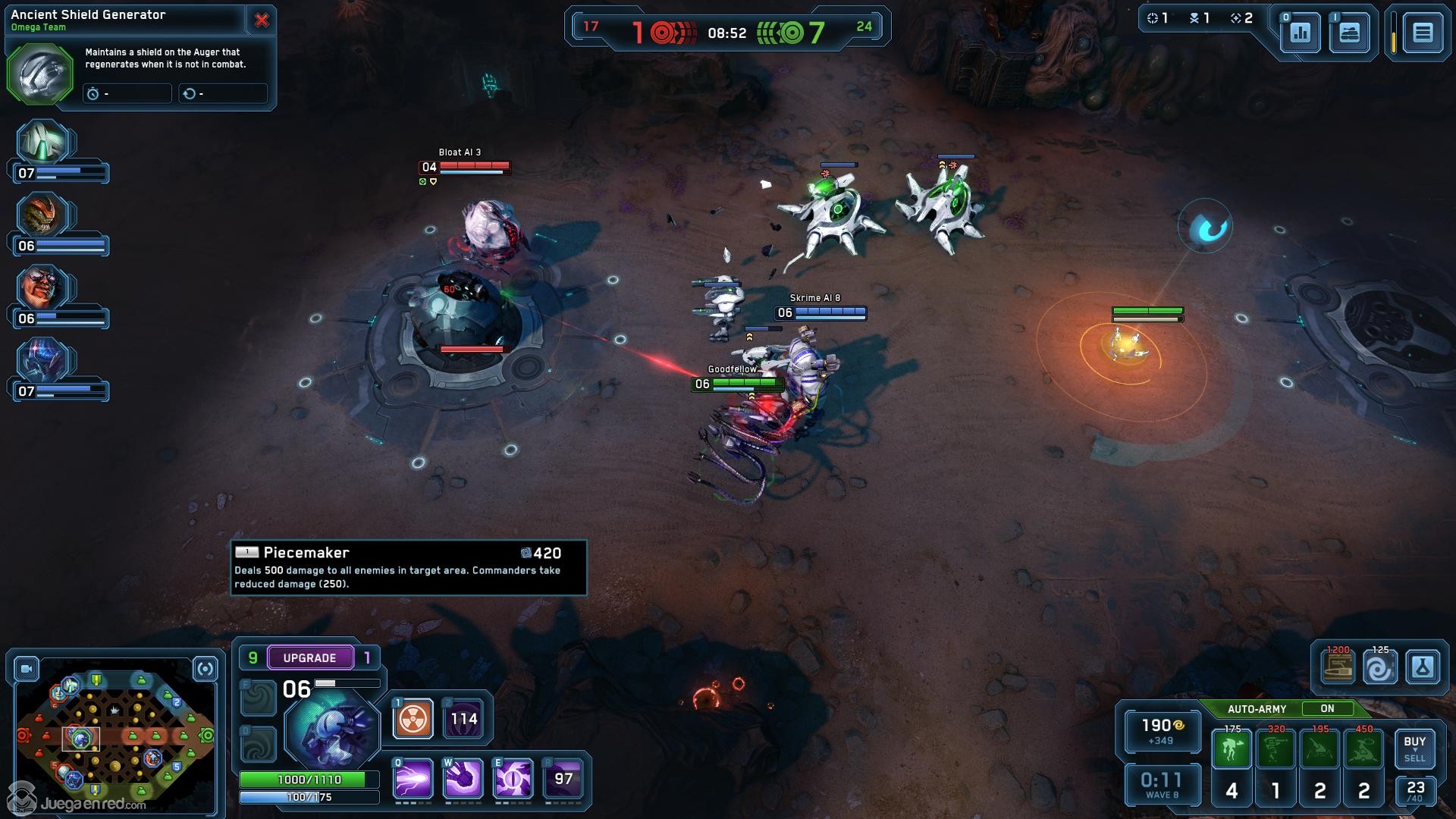The height and width of the screenshot is (819, 1456).
Task: Toggle the minimap camera button
Action: pyautogui.click(x=27, y=669)
